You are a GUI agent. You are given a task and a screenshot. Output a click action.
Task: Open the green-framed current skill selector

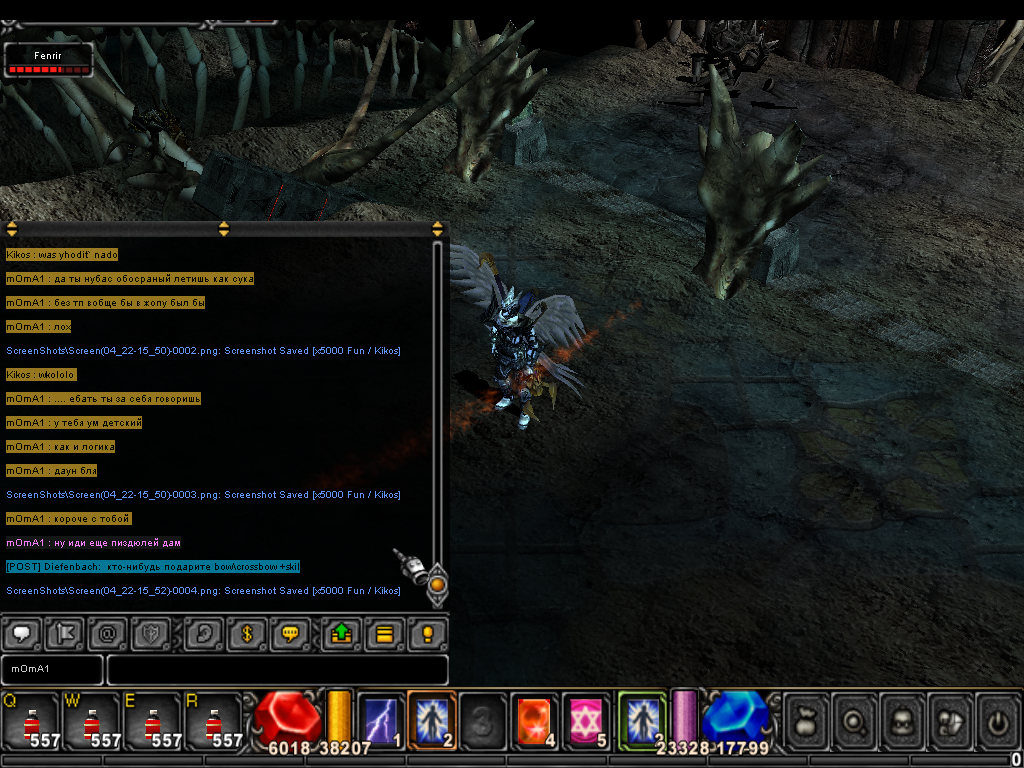pyautogui.click(x=642, y=720)
